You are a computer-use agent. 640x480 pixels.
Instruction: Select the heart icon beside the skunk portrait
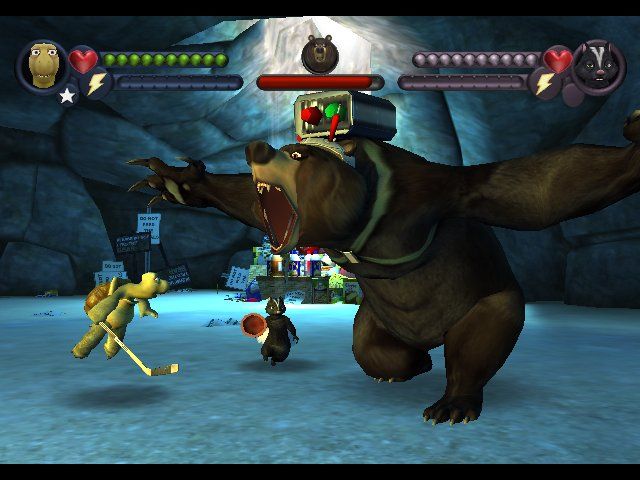click(558, 61)
